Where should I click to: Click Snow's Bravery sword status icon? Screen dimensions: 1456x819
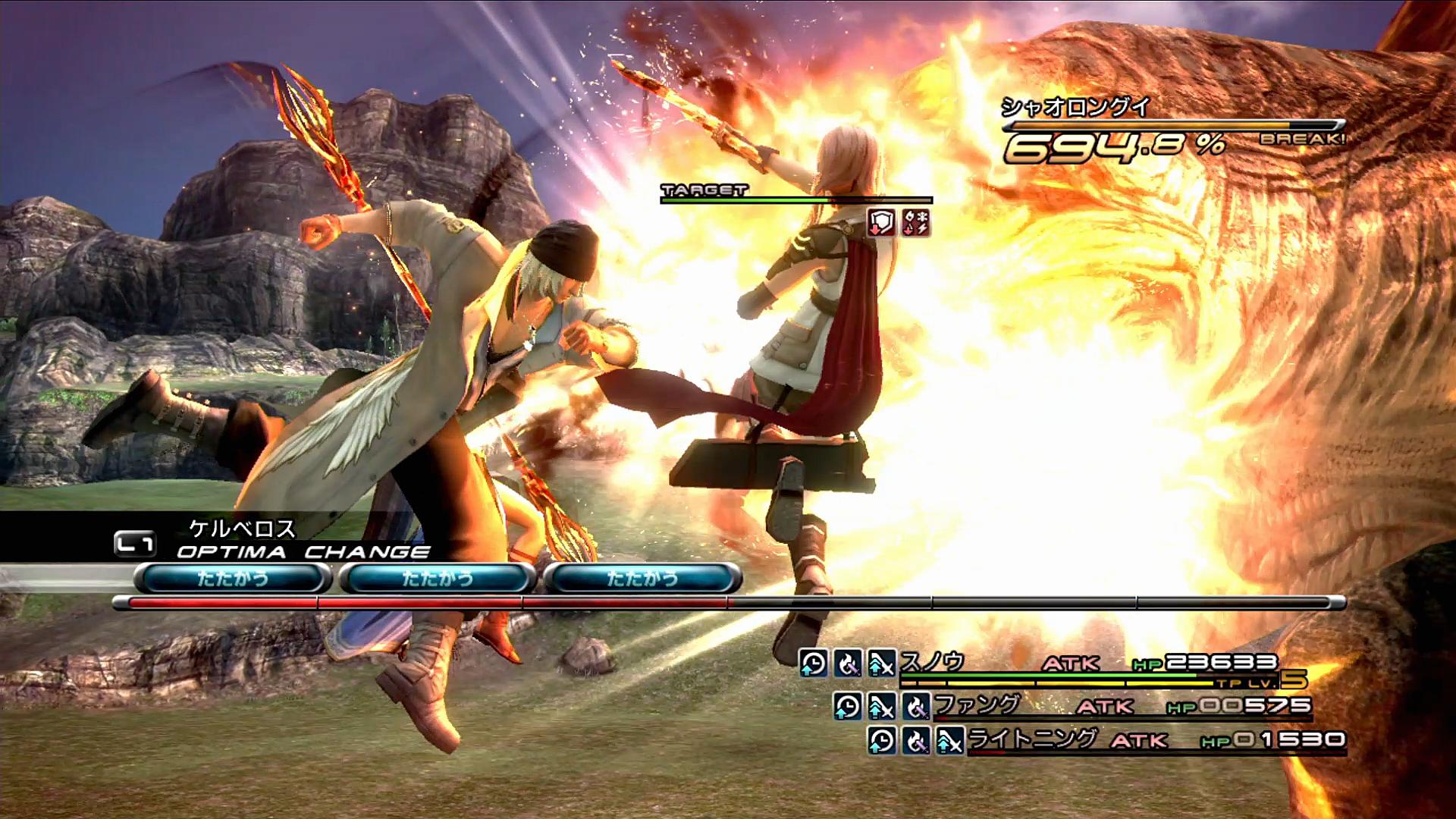click(881, 664)
